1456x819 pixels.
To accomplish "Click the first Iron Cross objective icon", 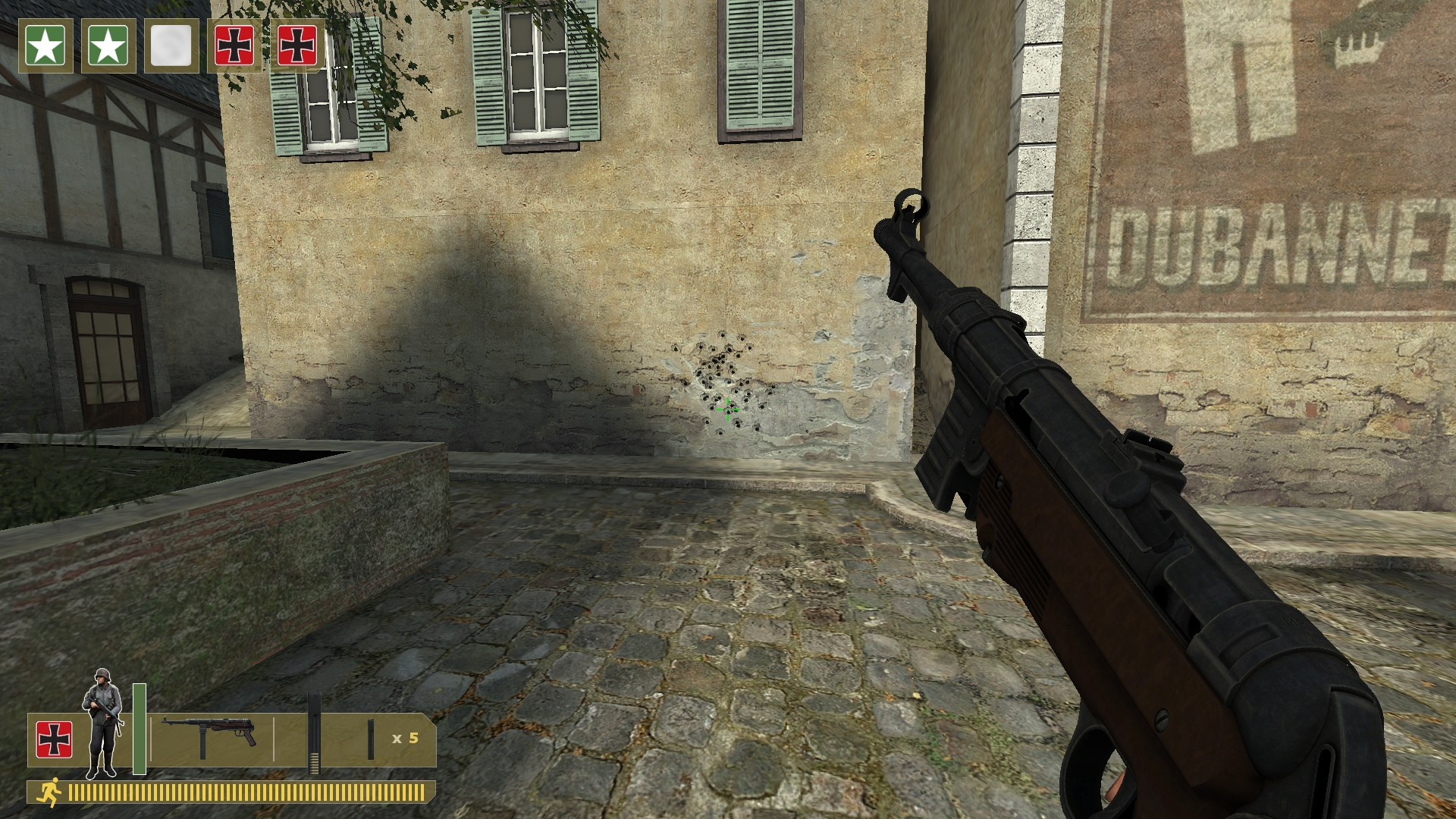I will coord(234,47).
